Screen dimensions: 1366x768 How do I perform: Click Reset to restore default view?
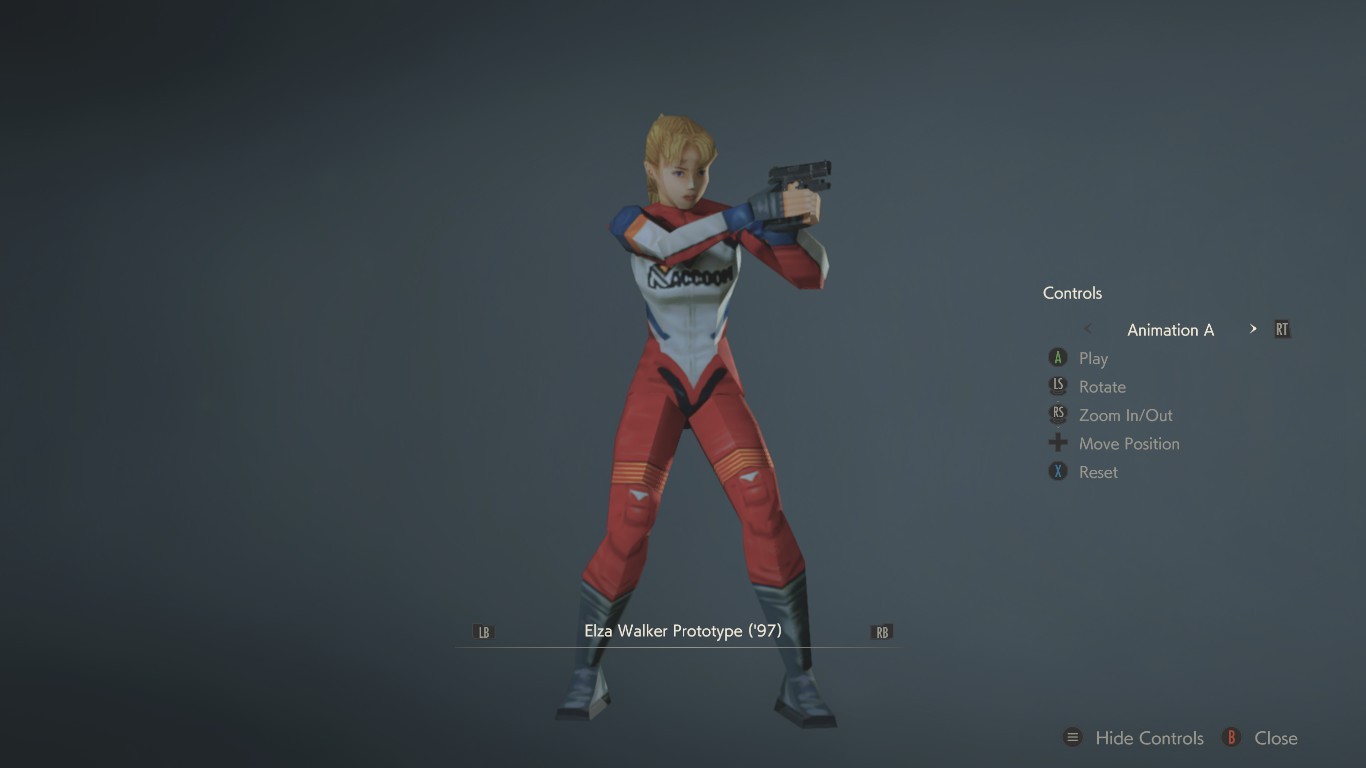(x=1097, y=471)
